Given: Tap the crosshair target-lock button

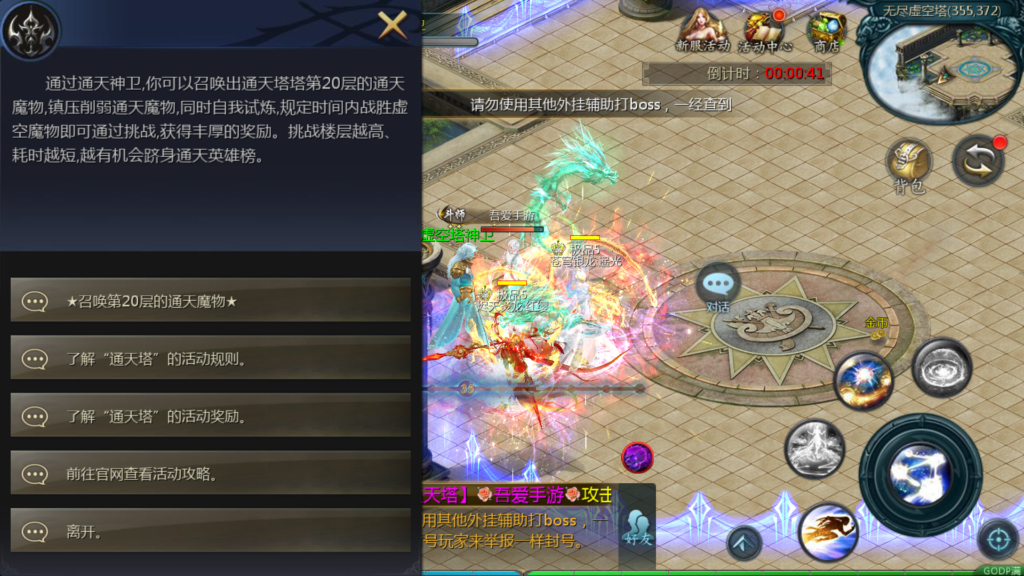Looking at the screenshot, I should coord(997,540).
